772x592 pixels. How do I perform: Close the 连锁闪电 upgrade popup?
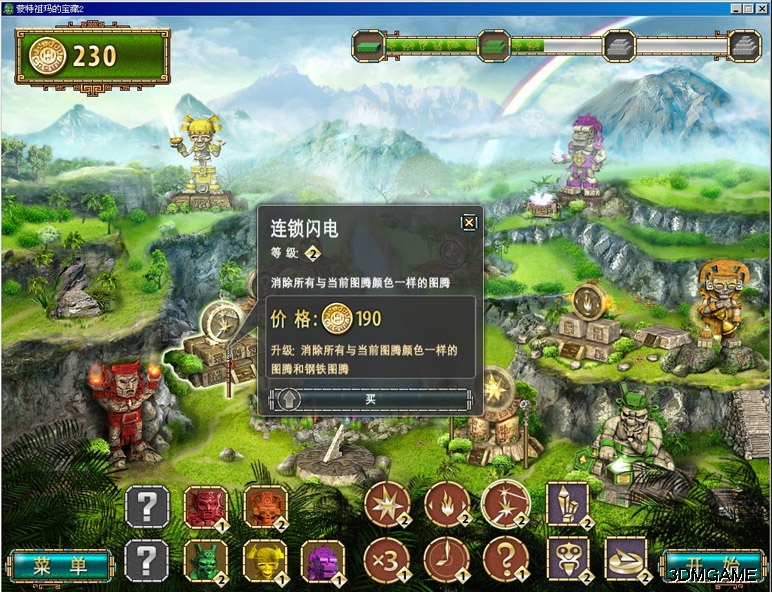[x=468, y=222]
